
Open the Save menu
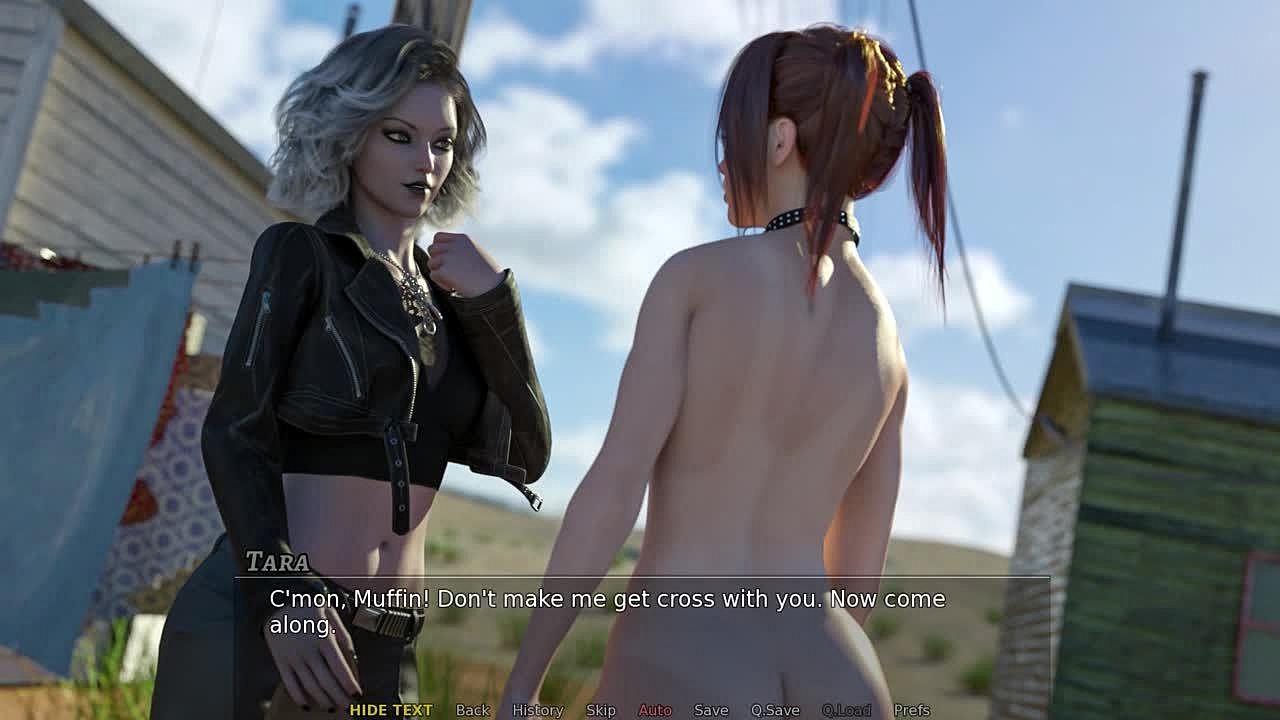pos(711,710)
